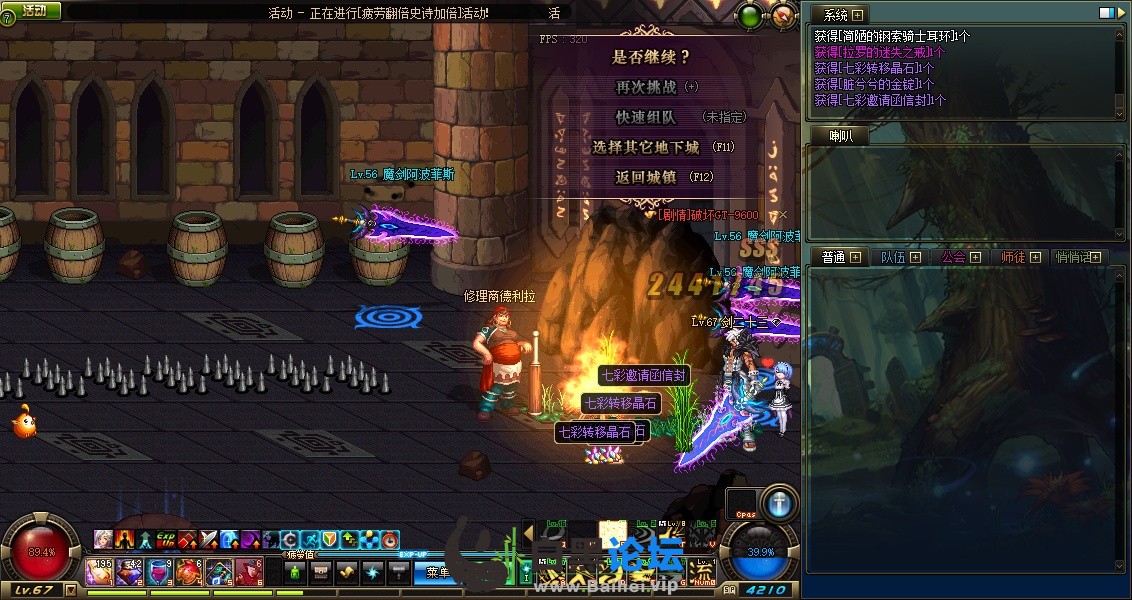This screenshot has width=1132, height=600.
Task: Select the 快速组队 option
Action: (646, 117)
